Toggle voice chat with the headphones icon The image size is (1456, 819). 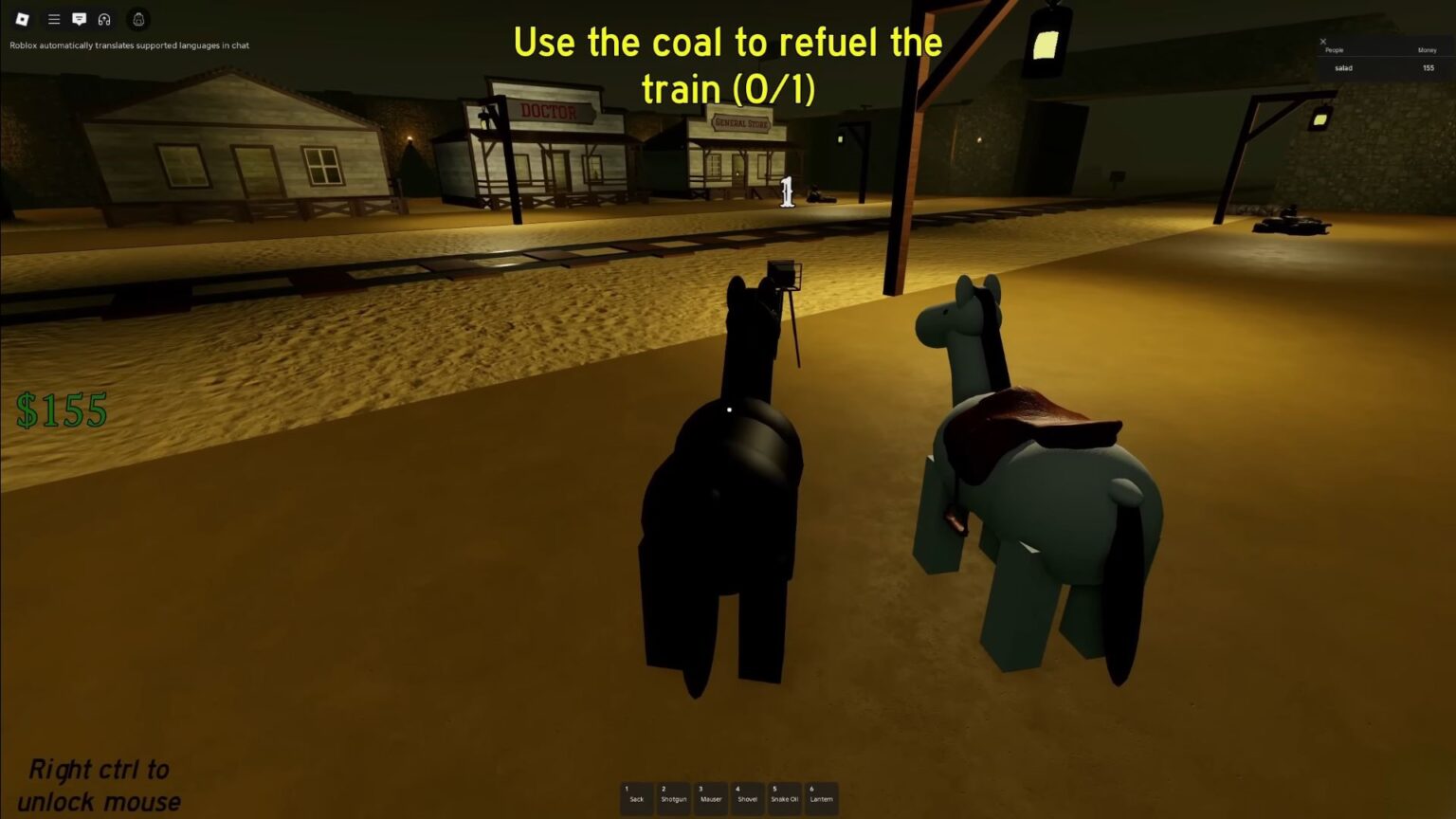[x=105, y=19]
